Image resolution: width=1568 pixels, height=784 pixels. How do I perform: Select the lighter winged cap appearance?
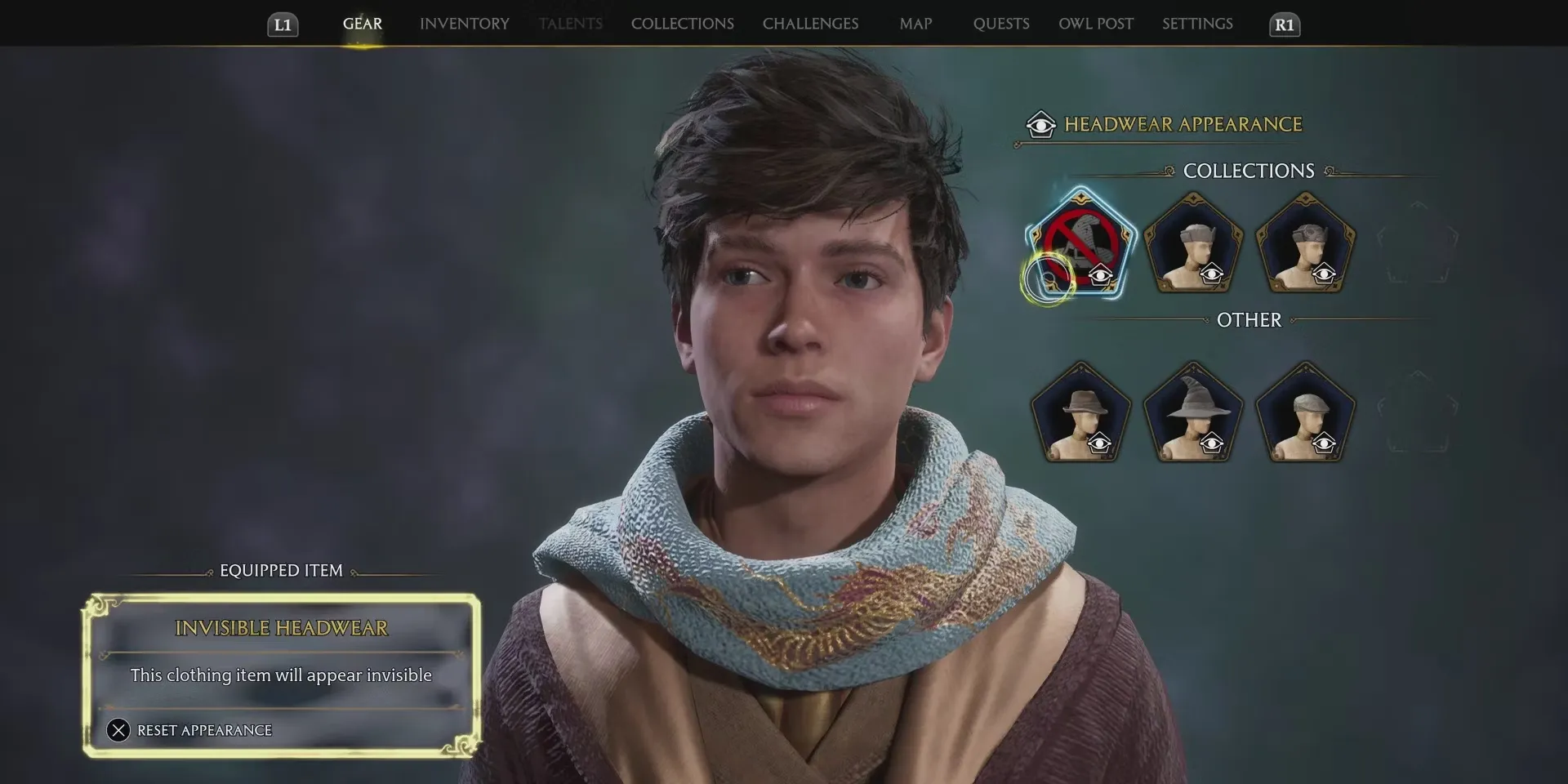[x=1193, y=243]
